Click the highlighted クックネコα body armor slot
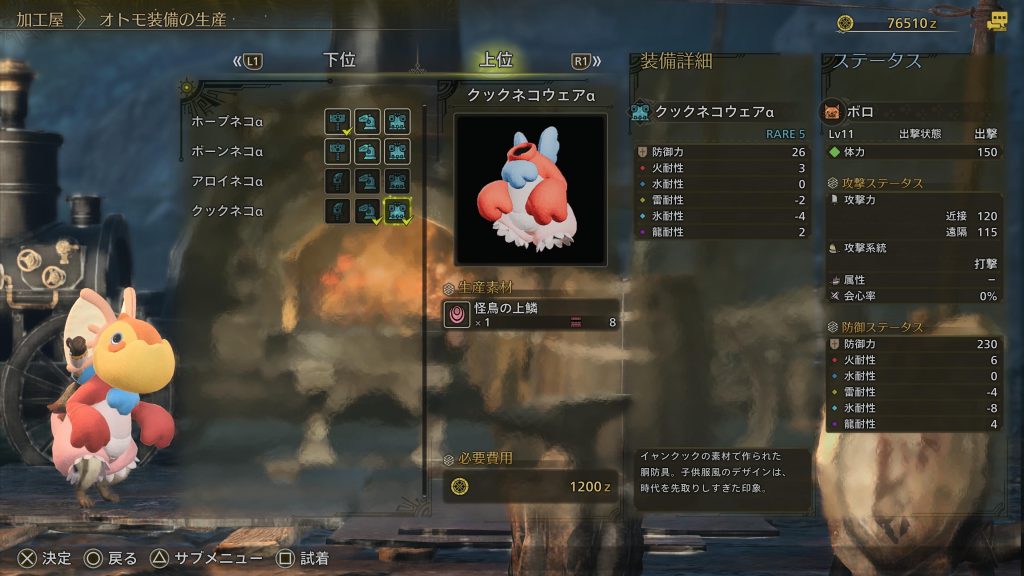Image resolution: width=1024 pixels, height=576 pixels. [x=398, y=211]
